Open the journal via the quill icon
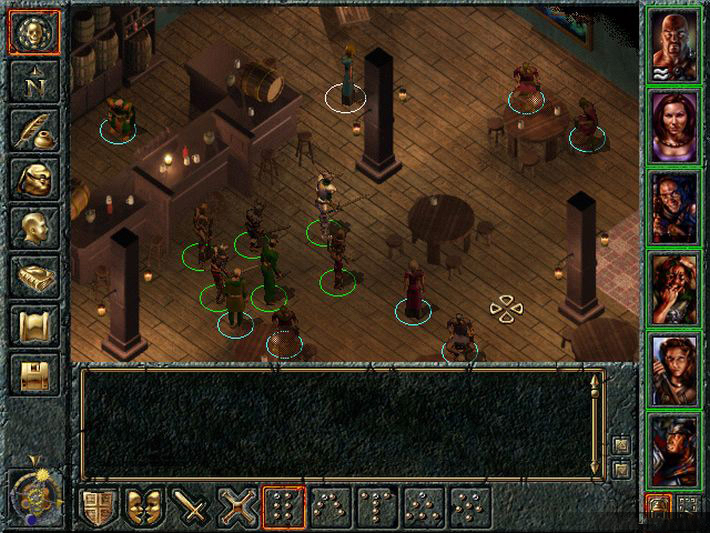This screenshot has height=533, width=710. tap(35, 130)
